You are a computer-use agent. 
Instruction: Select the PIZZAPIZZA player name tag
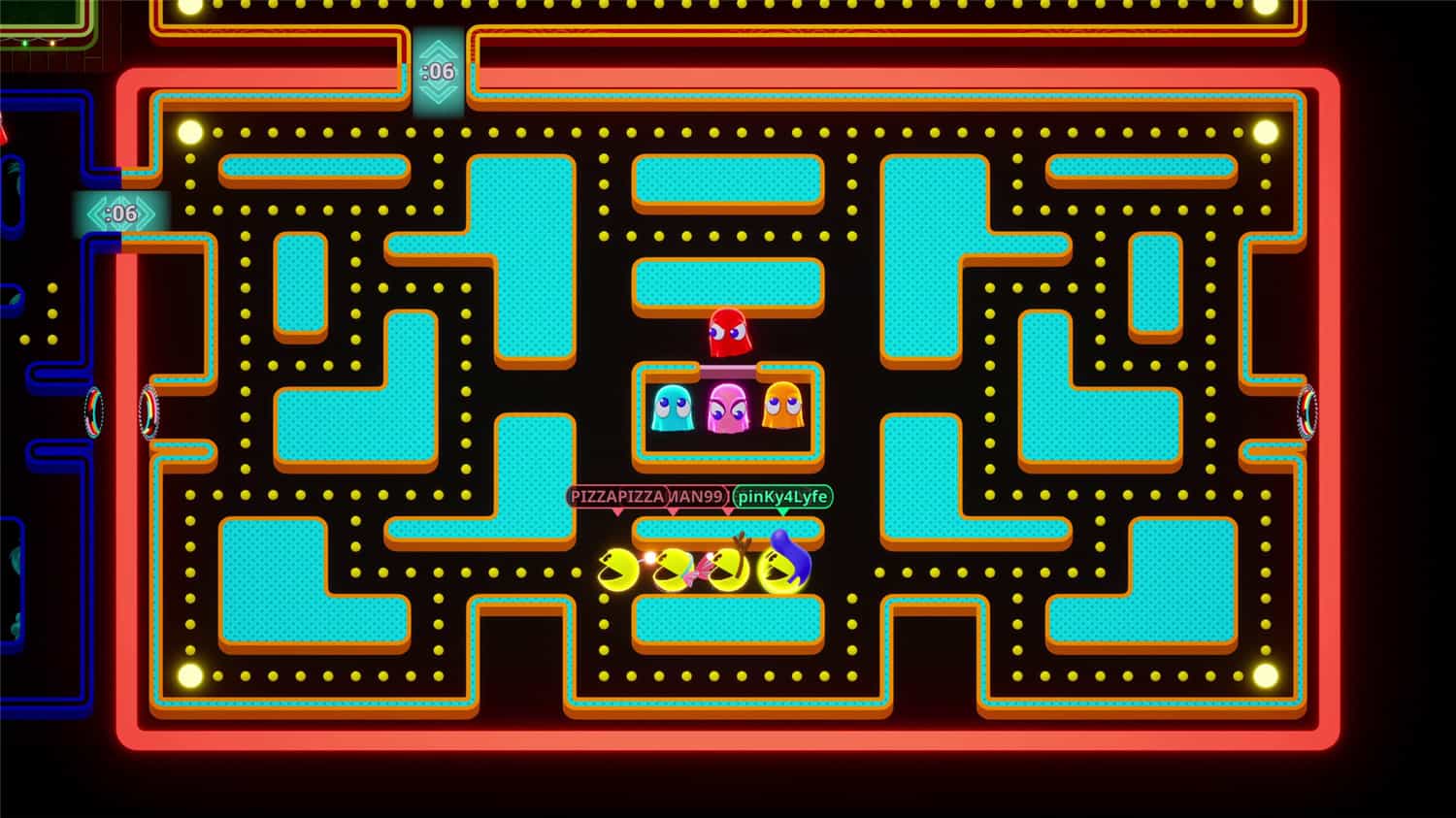tap(618, 497)
